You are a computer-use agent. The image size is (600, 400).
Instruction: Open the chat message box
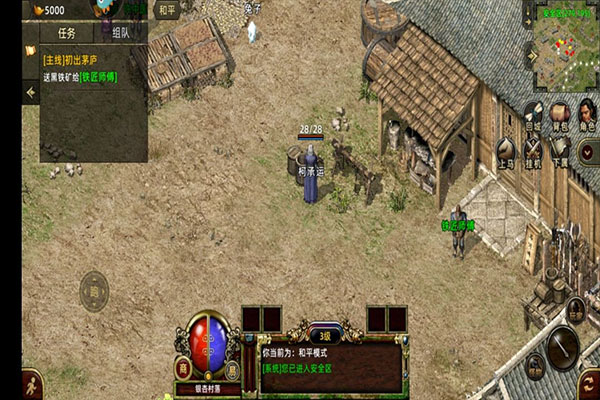330,365
